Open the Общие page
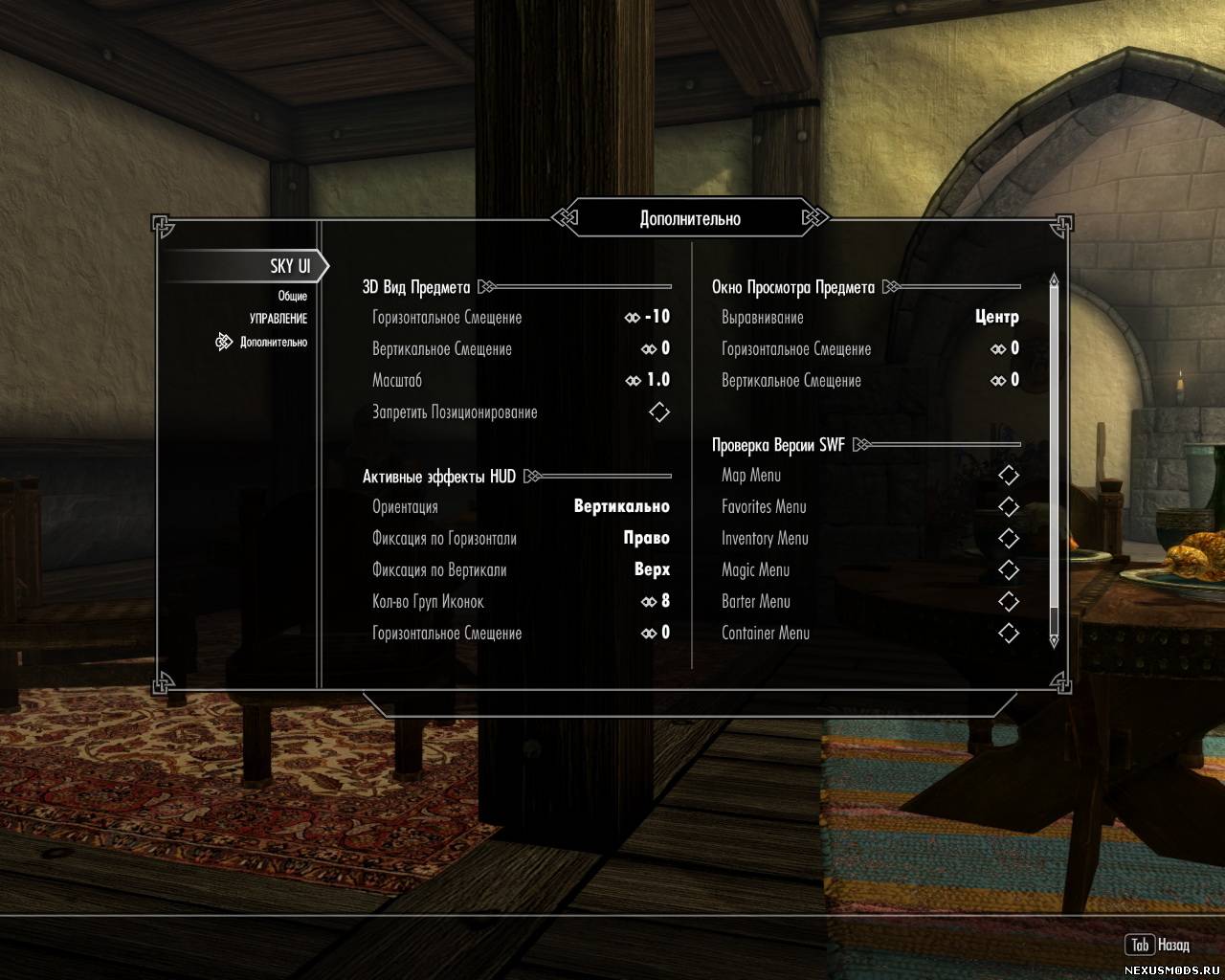This screenshot has height=980, width=1225. coord(292,296)
